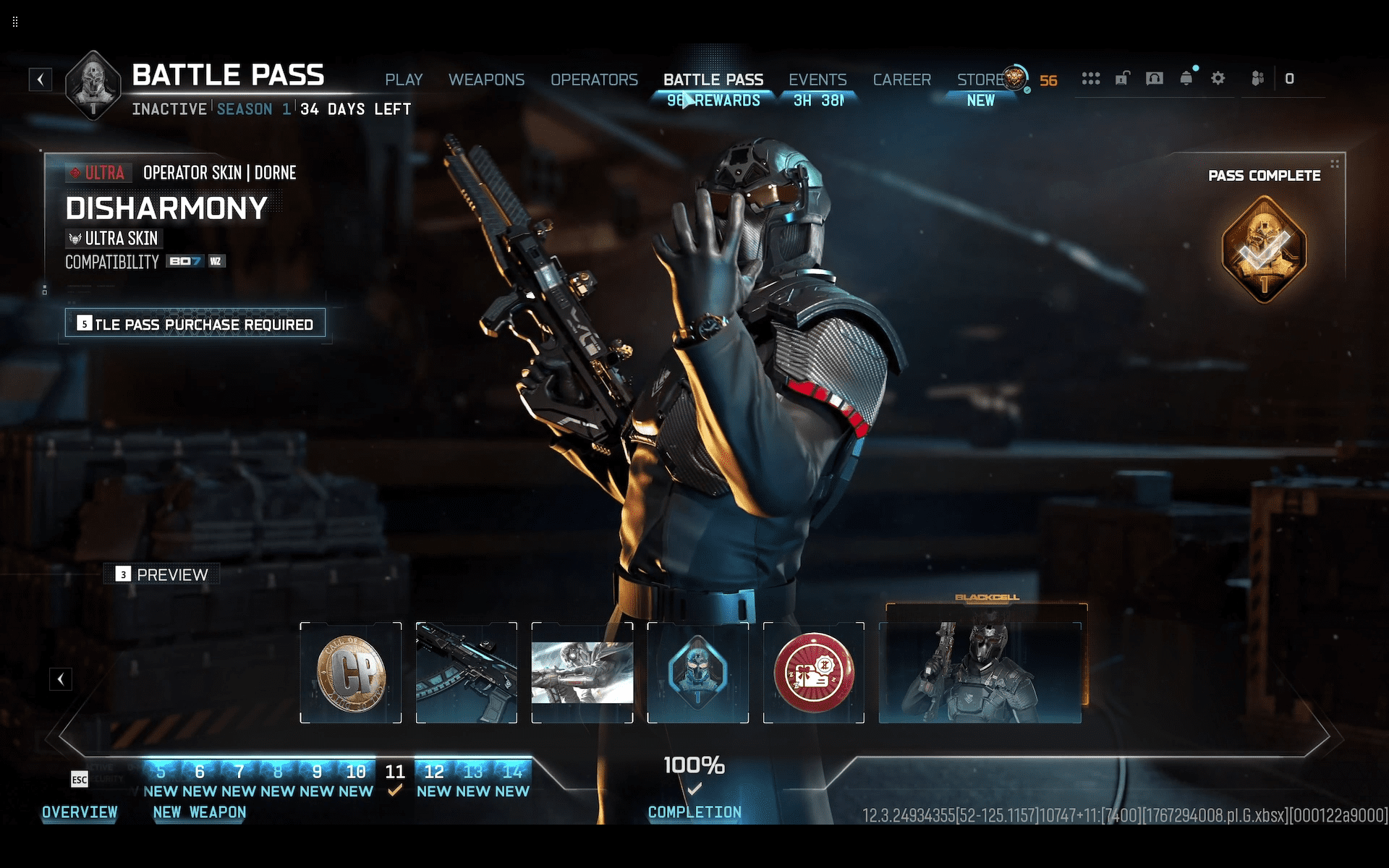Select the COD Points coin reward

[351, 673]
